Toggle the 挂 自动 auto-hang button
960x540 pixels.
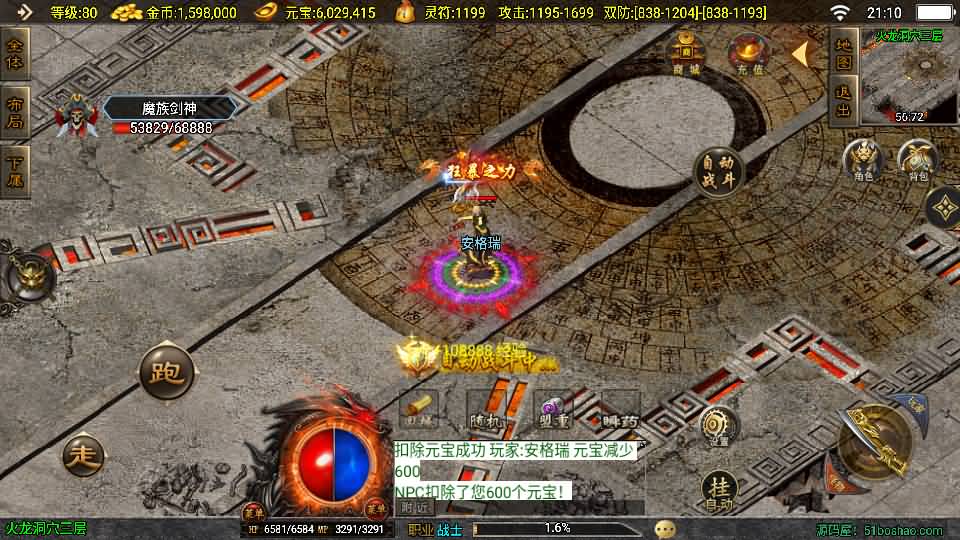tap(718, 491)
